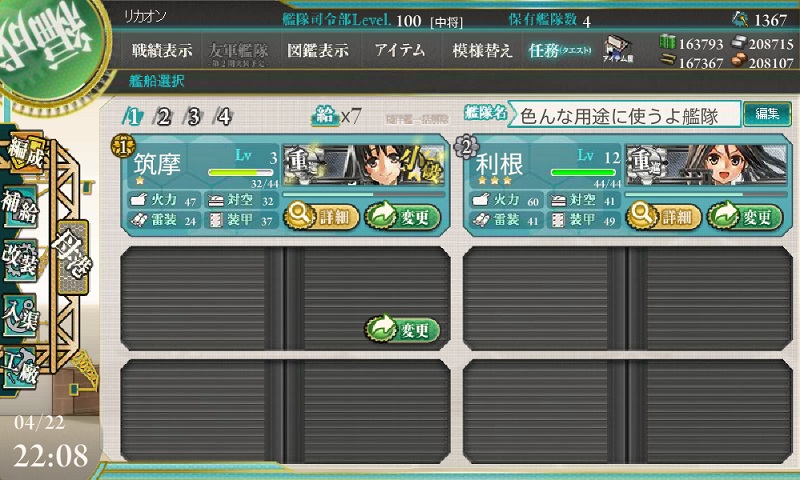Switch to fleet tab 2
Viewport: 800px width, 480px height.
pyautogui.click(x=163, y=116)
